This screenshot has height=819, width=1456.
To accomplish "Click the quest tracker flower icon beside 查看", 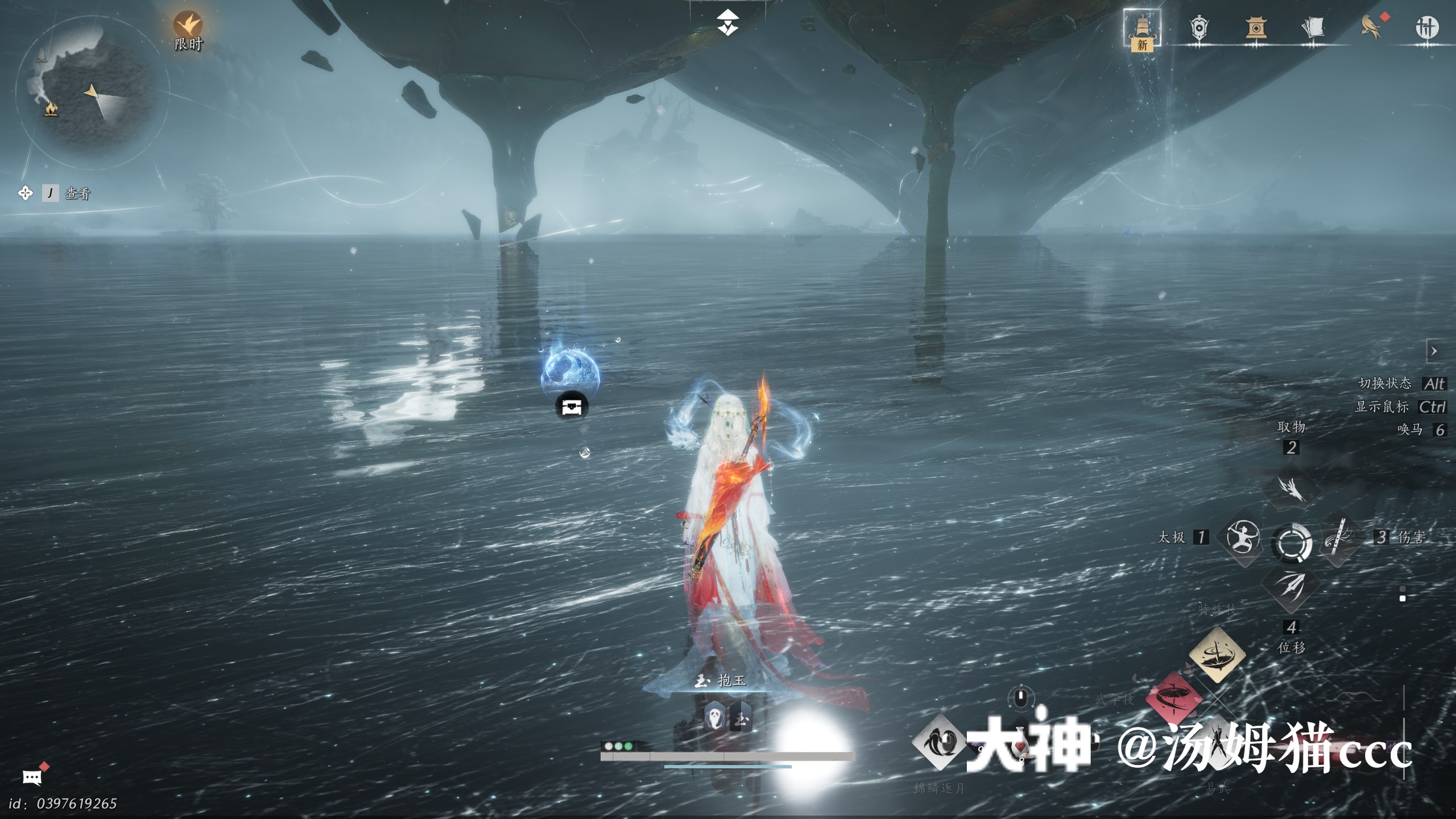I will [25, 193].
